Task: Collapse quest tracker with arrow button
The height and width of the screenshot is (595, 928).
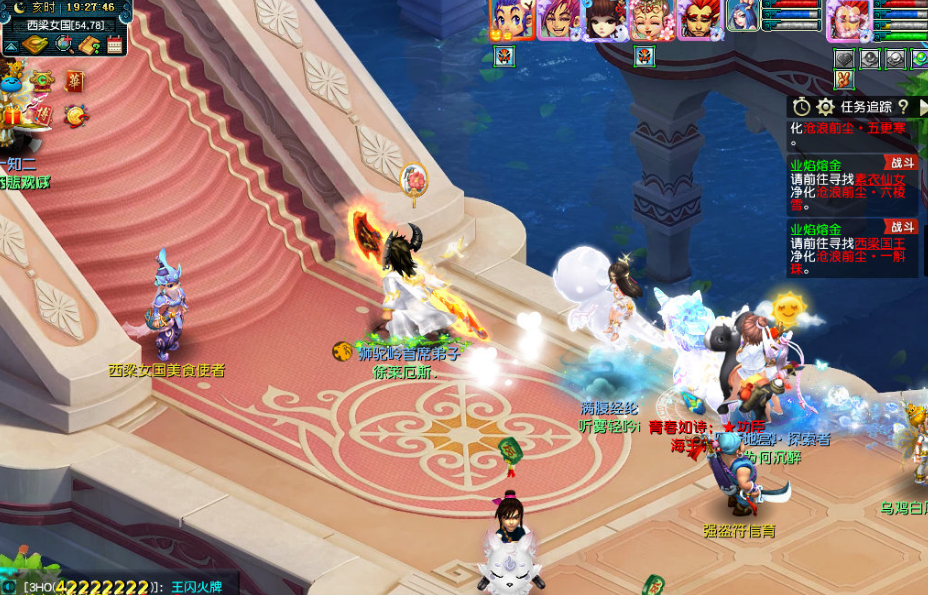Action: [921, 107]
